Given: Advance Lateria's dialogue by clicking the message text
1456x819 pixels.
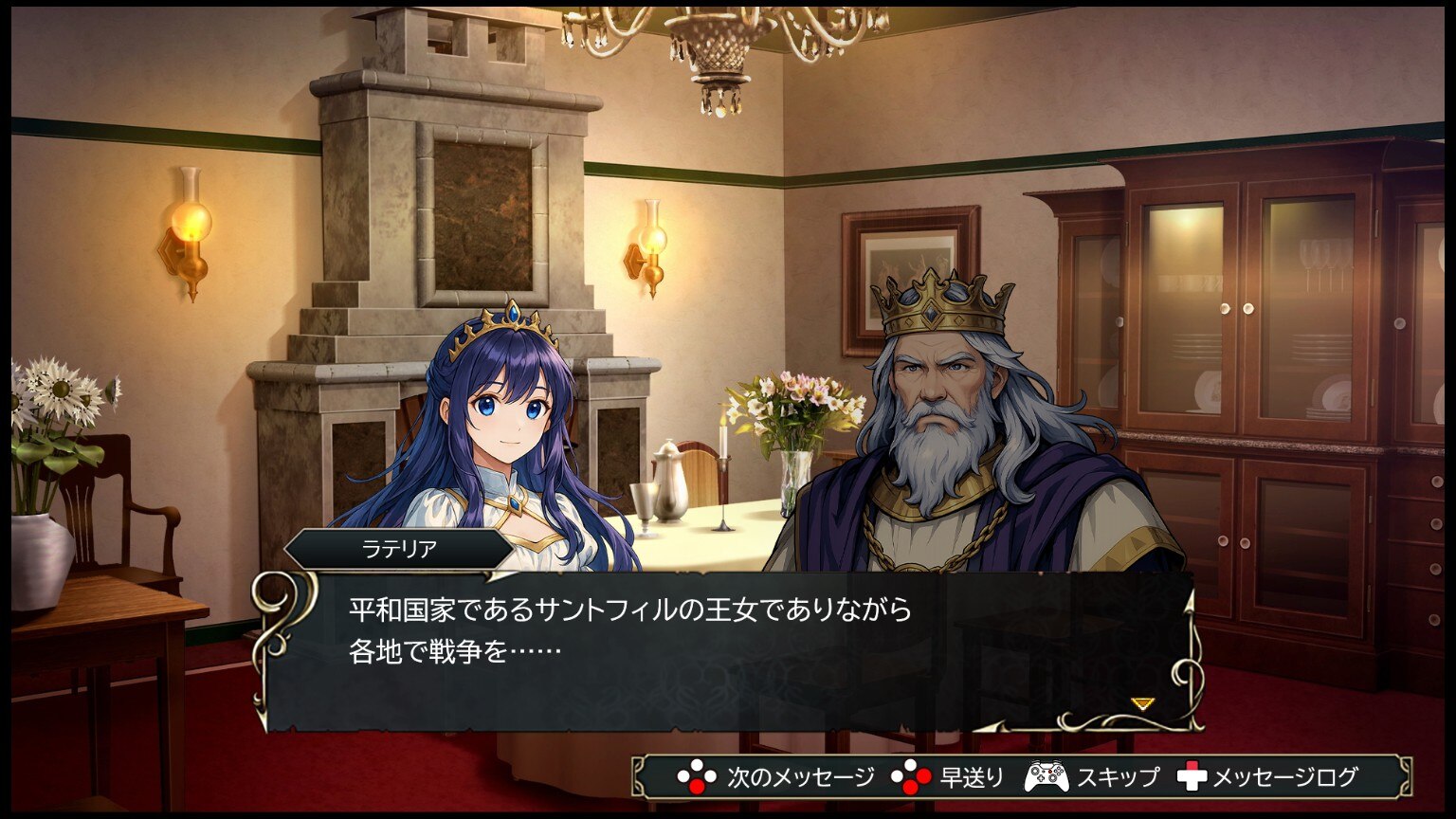Looking at the screenshot, I should [x=629, y=629].
